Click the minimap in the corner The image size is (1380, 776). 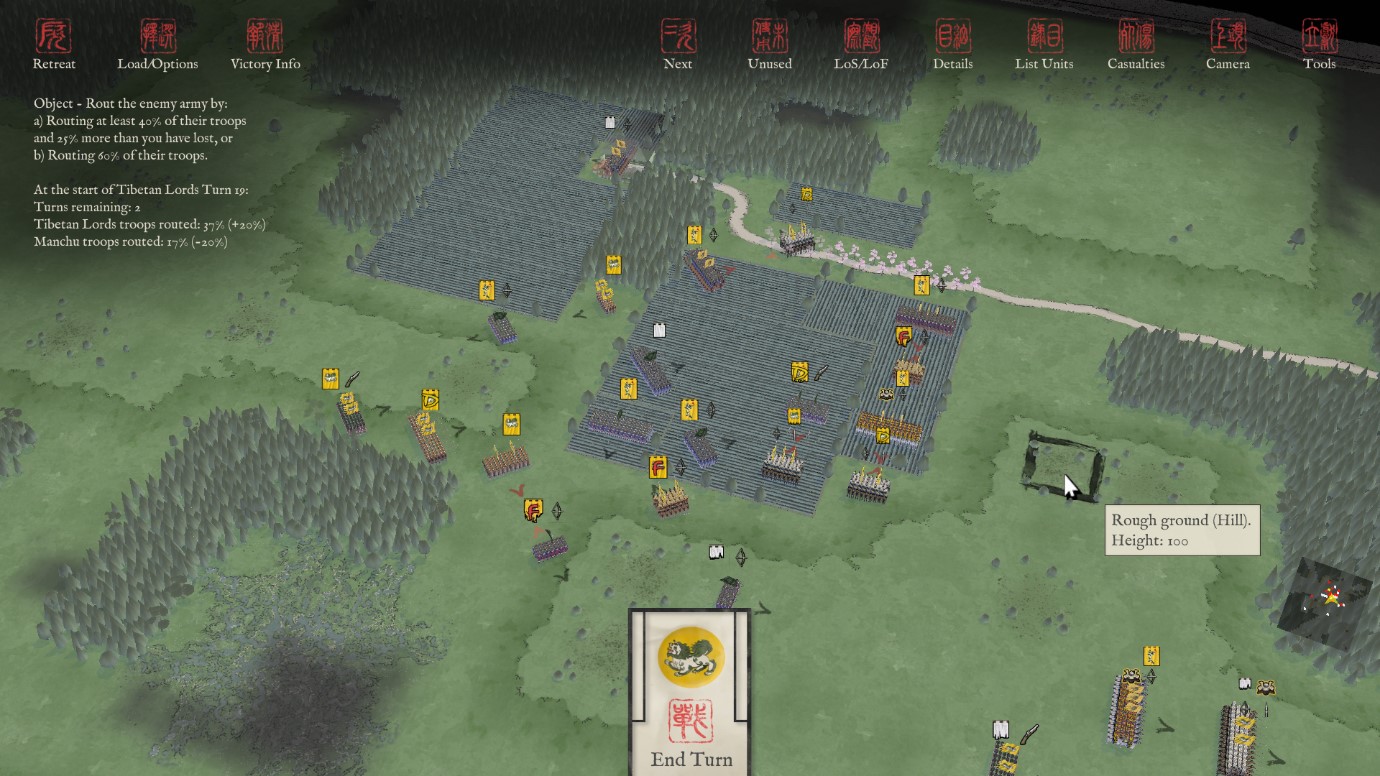pos(1327,599)
